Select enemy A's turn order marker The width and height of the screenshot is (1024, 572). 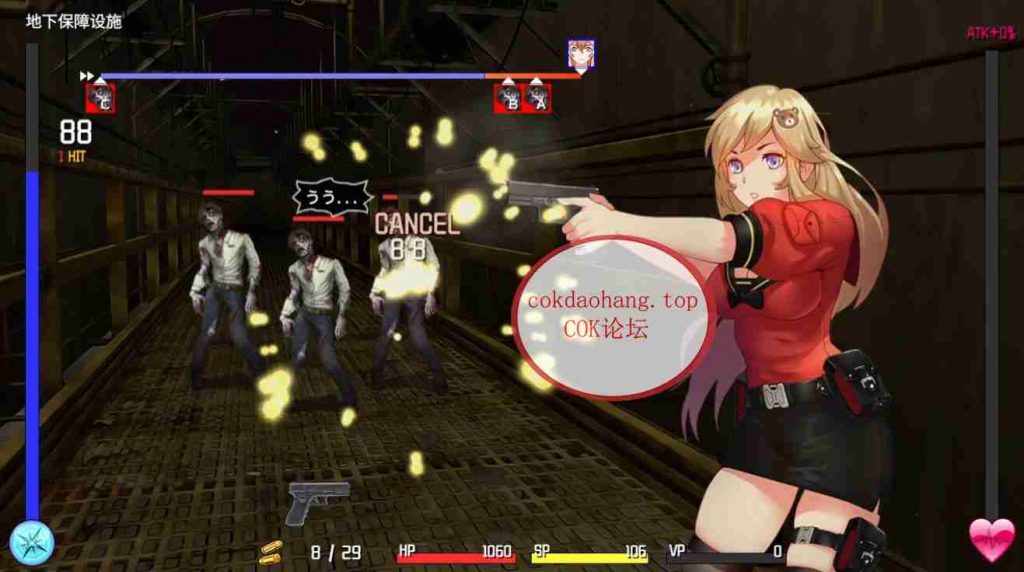(537, 98)
